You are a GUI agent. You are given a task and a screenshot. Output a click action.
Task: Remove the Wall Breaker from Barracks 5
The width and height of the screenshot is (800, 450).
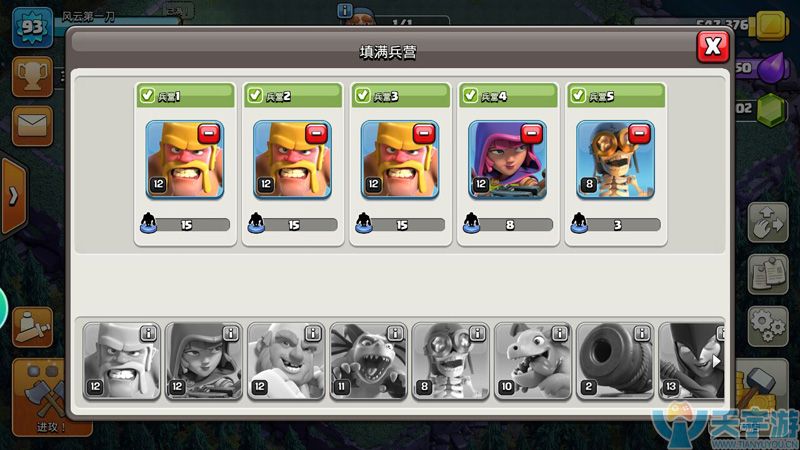[640, 134]
